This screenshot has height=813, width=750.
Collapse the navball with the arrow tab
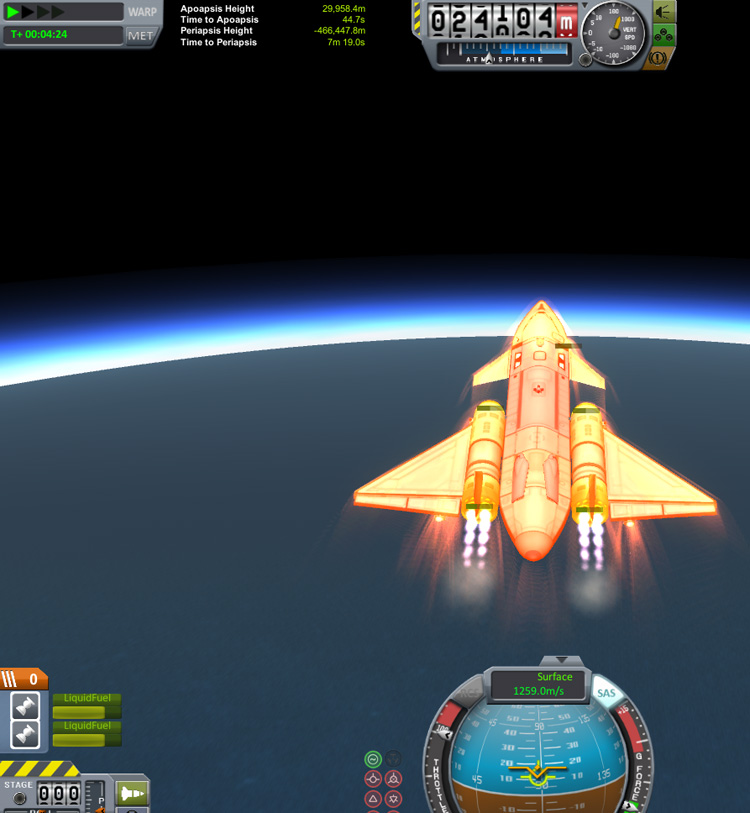(561, 661)
